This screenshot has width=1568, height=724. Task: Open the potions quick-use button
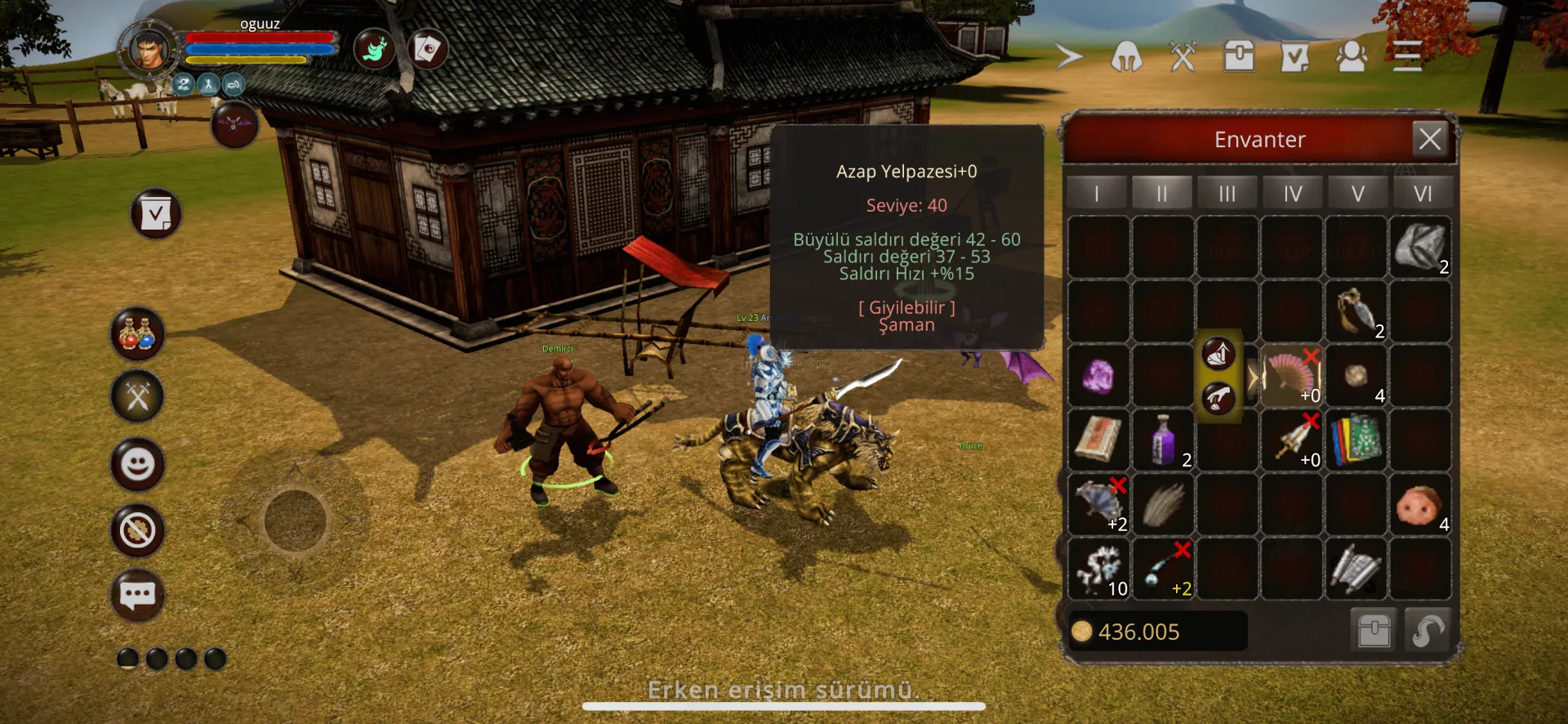click(137, 334)
